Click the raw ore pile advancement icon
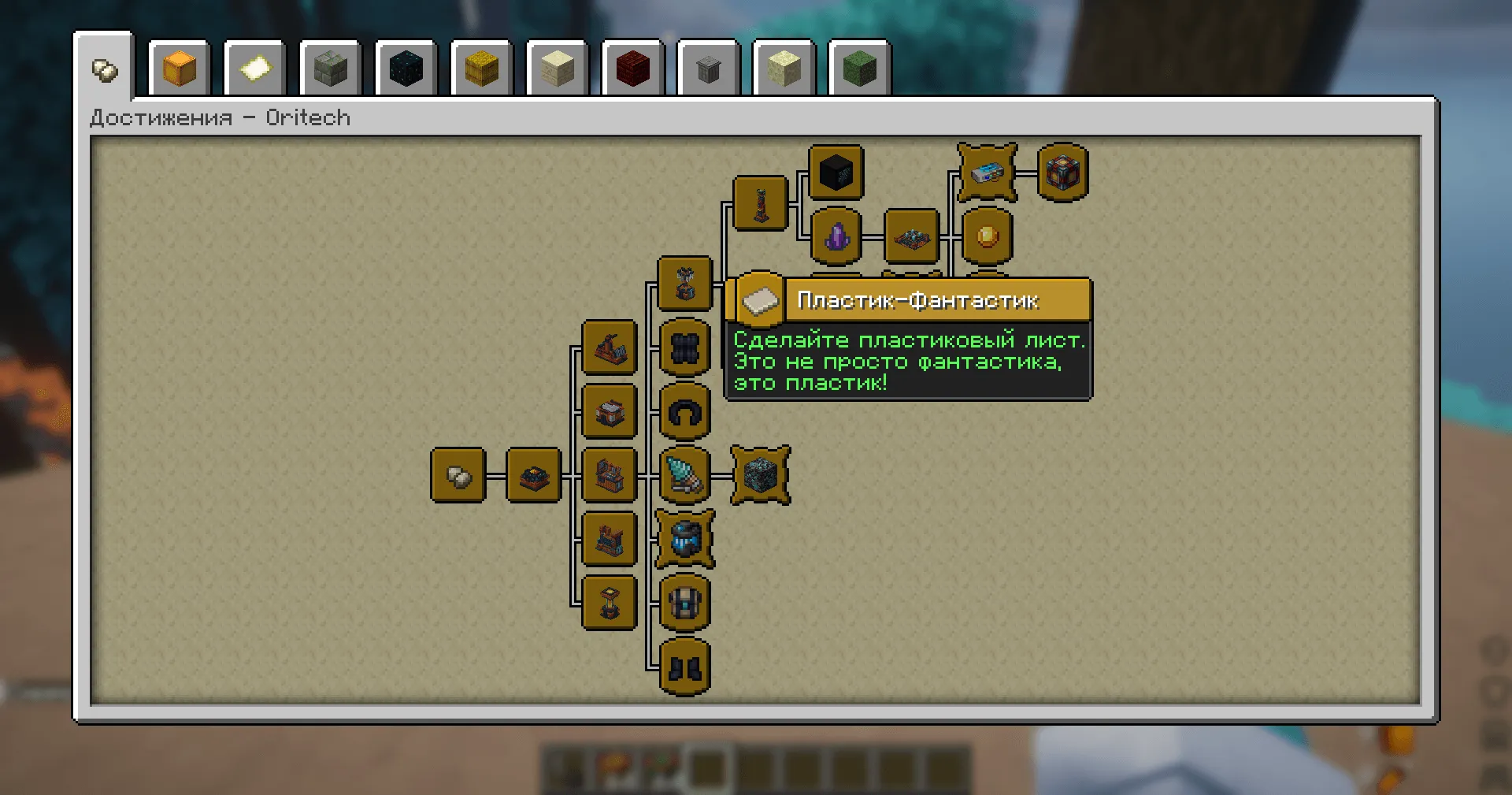 (x=532, y=474)
